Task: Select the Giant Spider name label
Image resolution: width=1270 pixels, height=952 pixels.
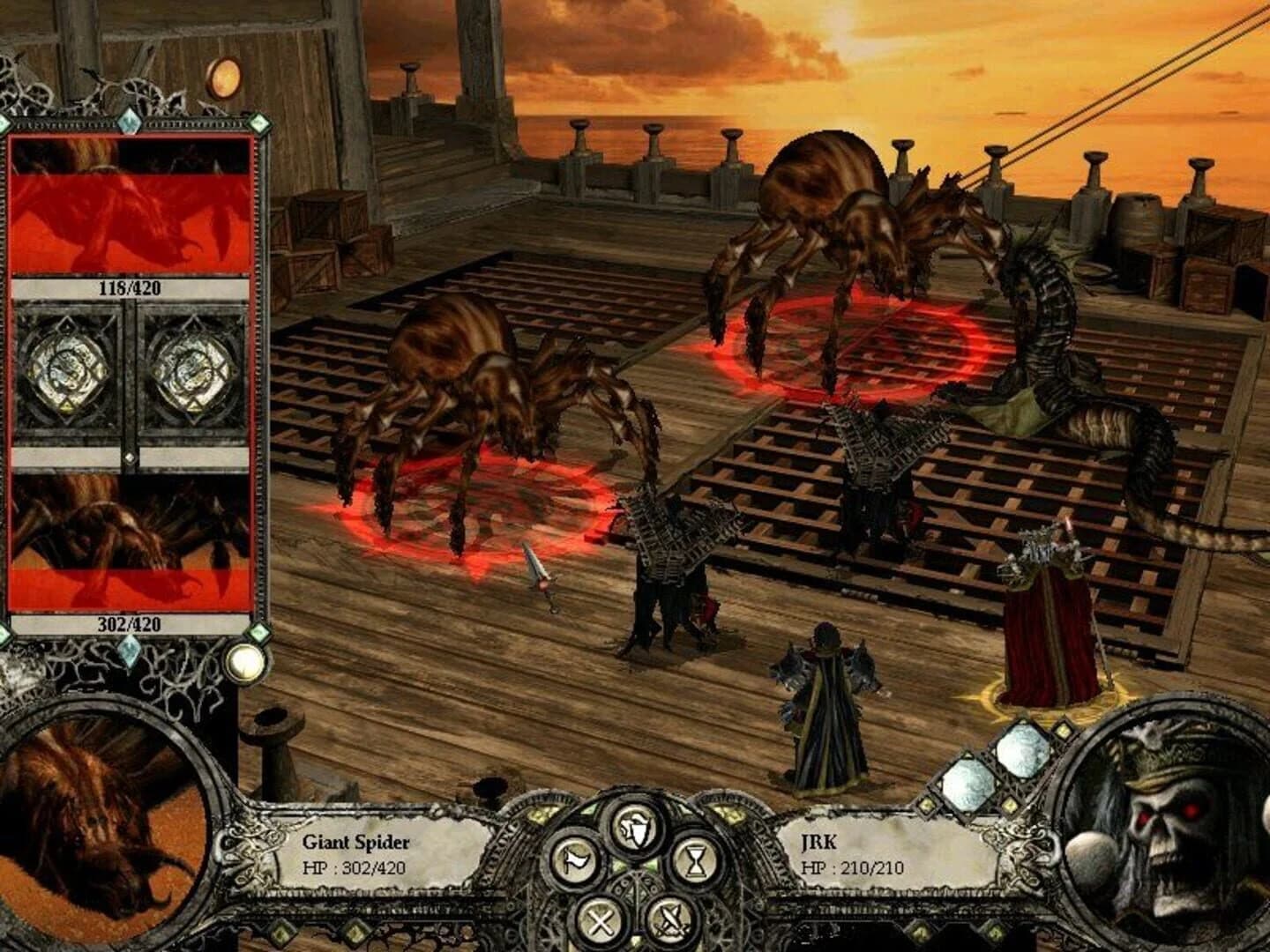Action: tap(357, 840)
